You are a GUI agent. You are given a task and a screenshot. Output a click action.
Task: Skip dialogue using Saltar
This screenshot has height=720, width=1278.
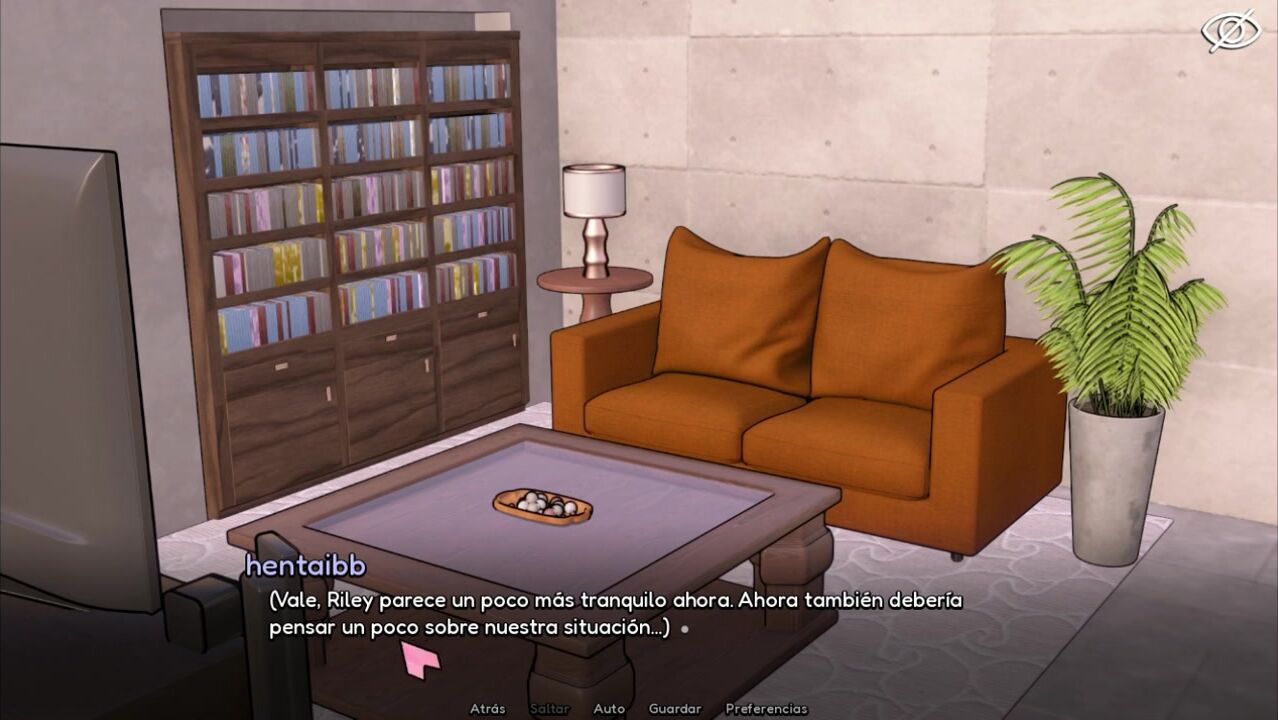(549, 709)
